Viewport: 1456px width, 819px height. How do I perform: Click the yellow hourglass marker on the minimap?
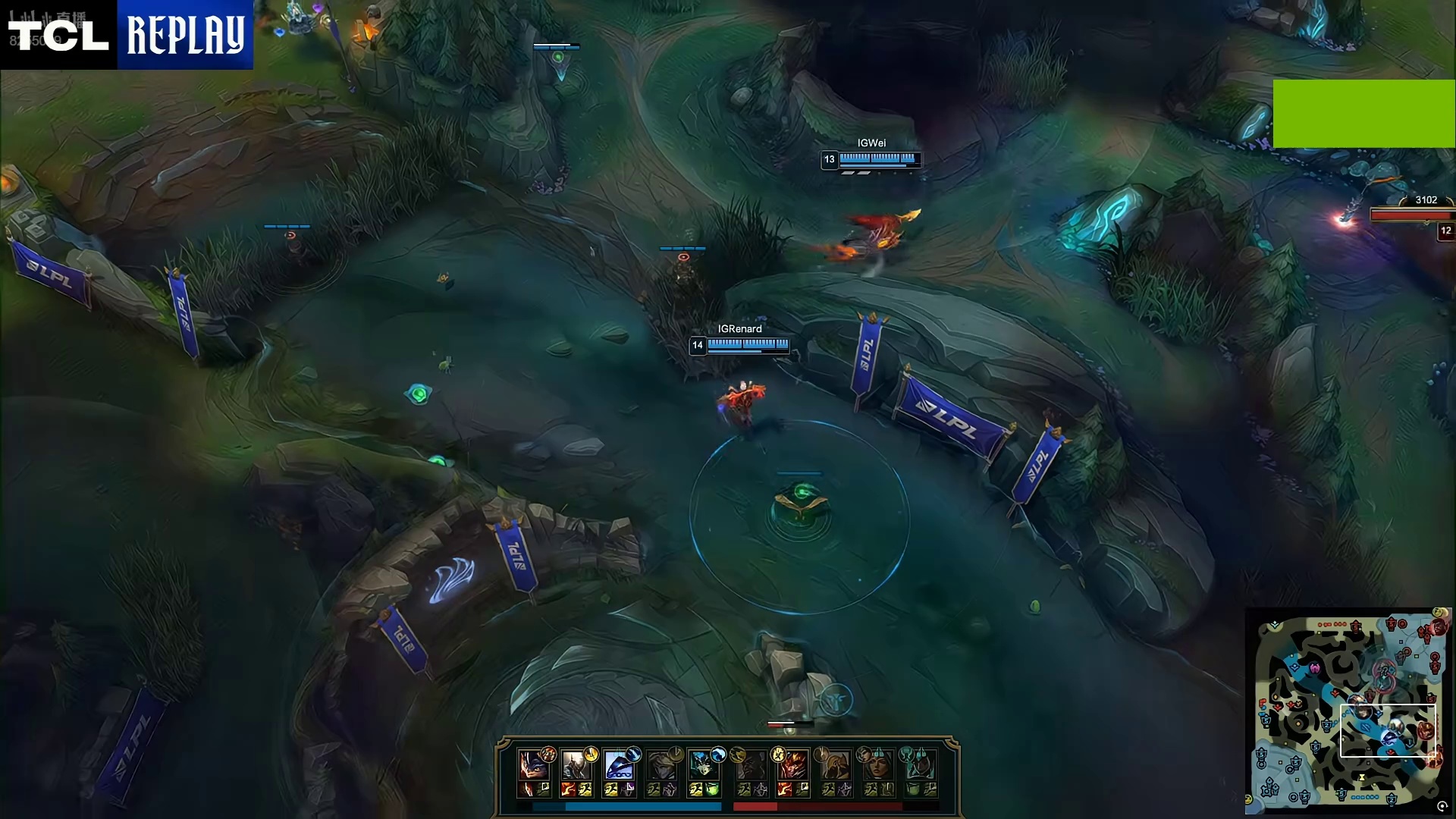point(1362,777)
